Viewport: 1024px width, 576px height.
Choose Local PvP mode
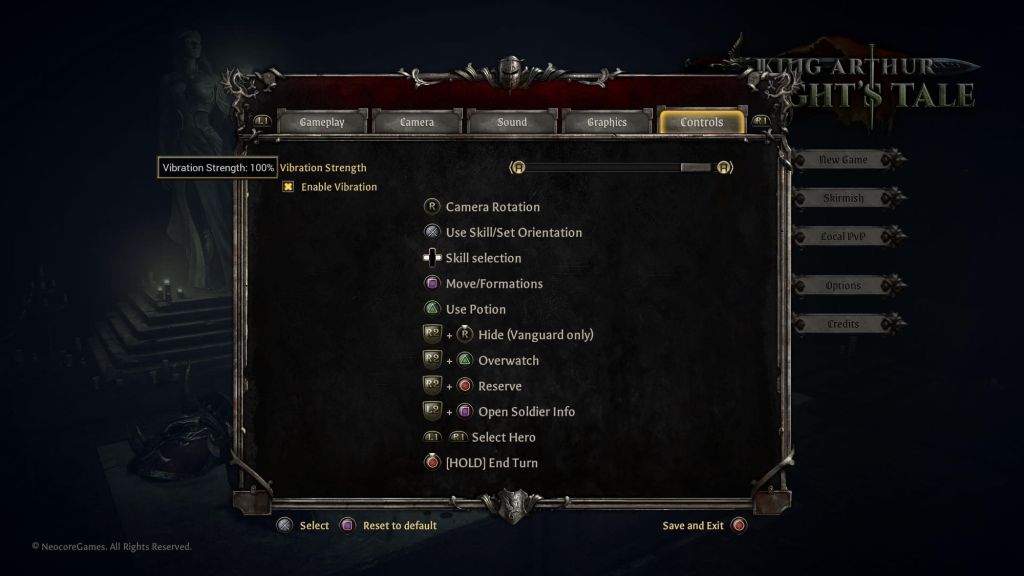(843, 237)
